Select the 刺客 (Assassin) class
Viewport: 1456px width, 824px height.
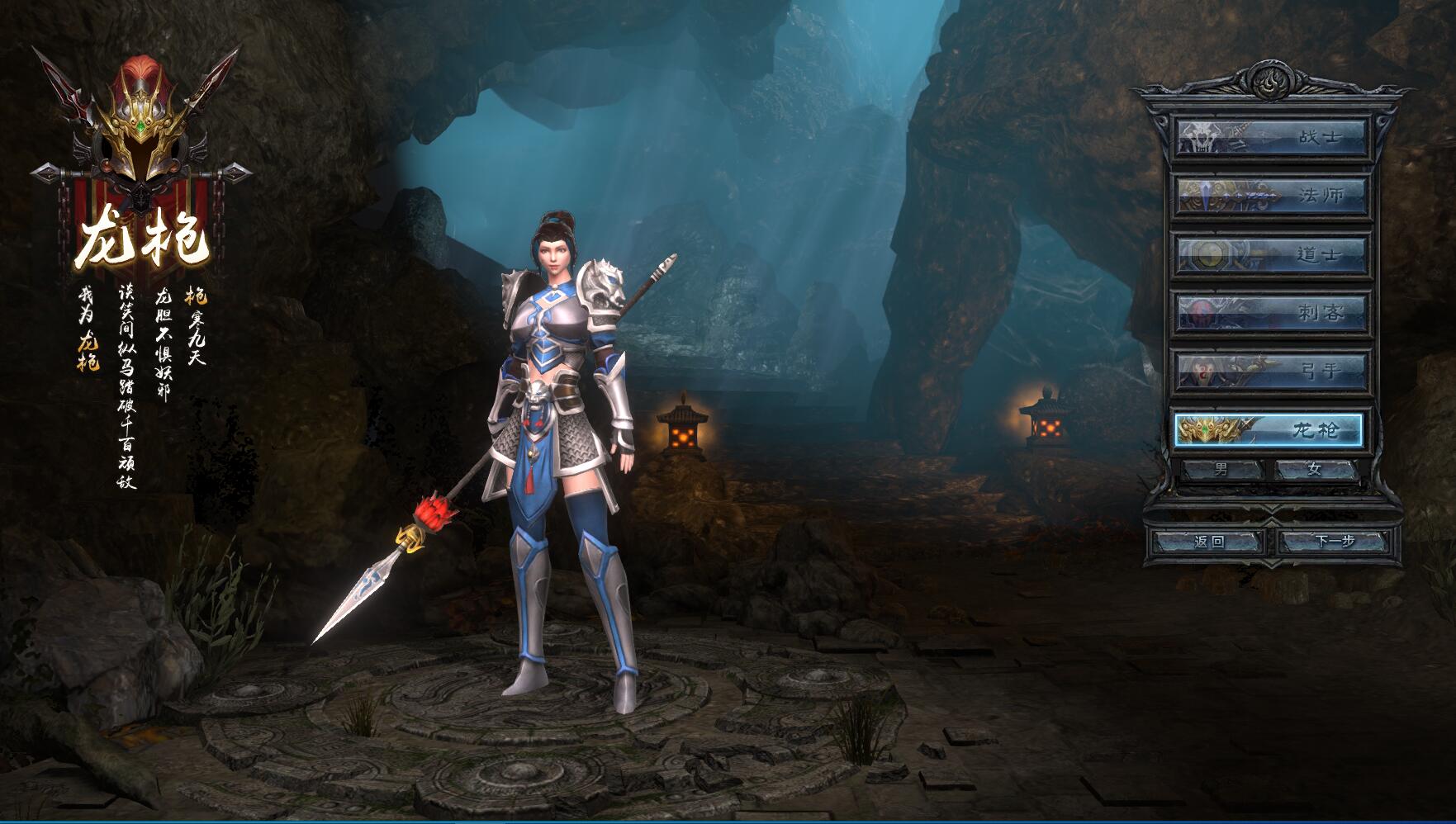tap(1271, 312)
